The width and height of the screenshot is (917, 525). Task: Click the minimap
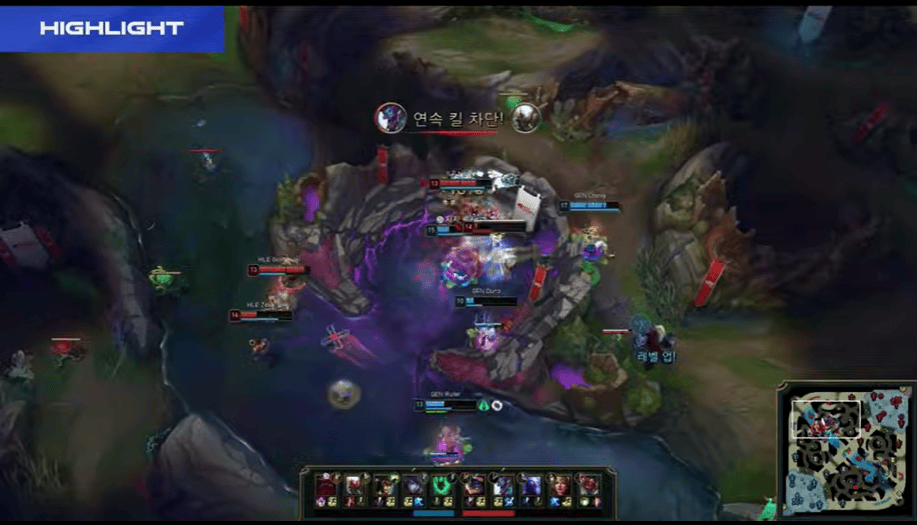click(845, 448)
